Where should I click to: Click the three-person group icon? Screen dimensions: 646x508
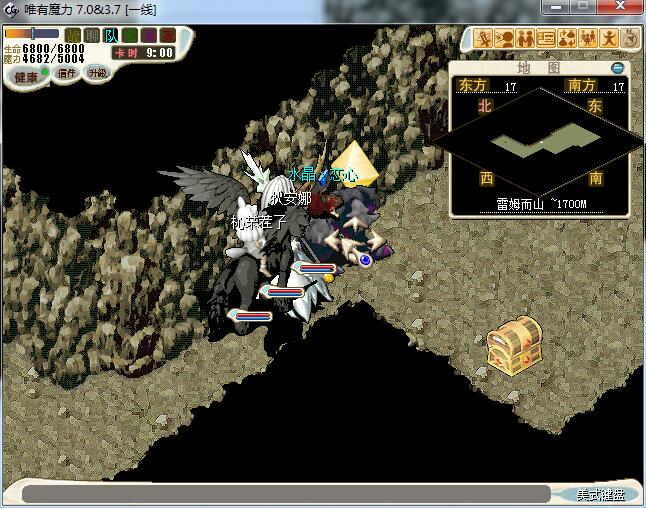588,39
